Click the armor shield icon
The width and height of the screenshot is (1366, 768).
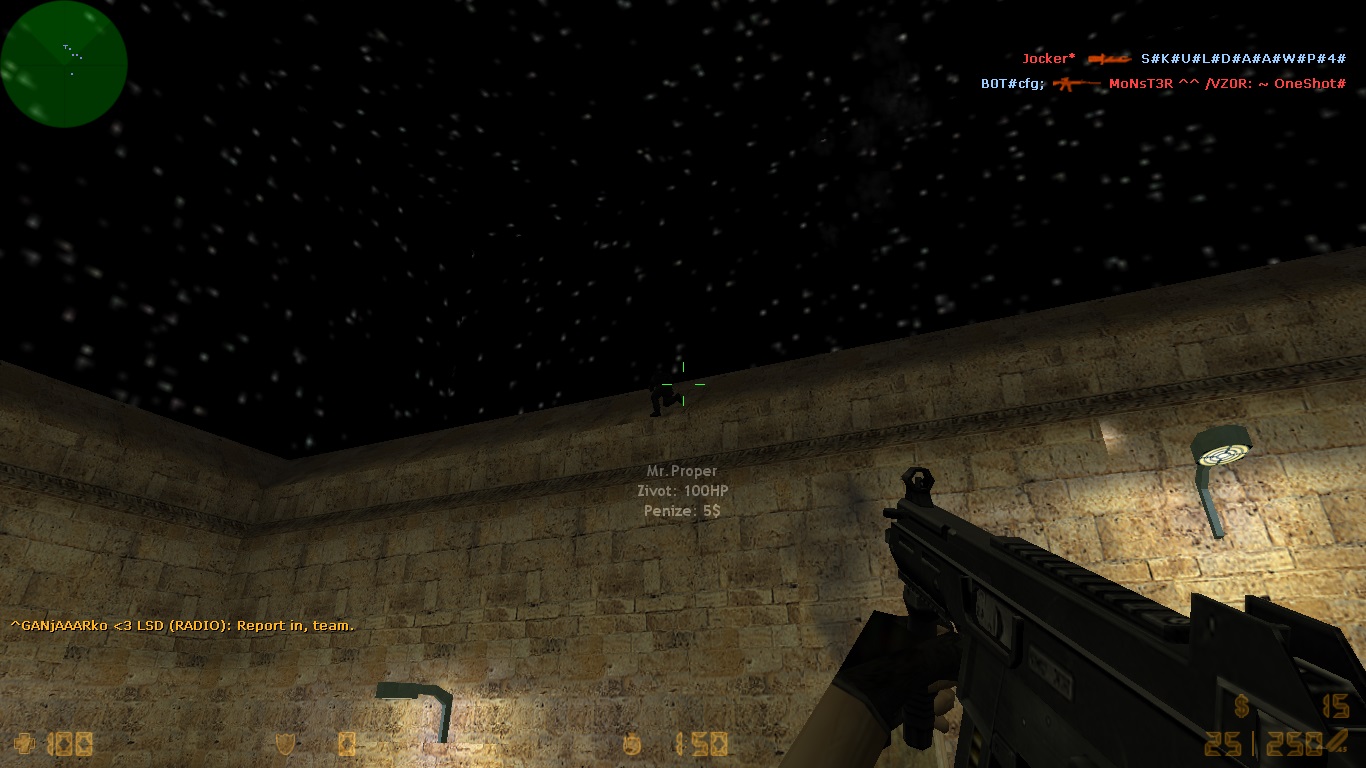pyautogui.click(x=285, y=743)
